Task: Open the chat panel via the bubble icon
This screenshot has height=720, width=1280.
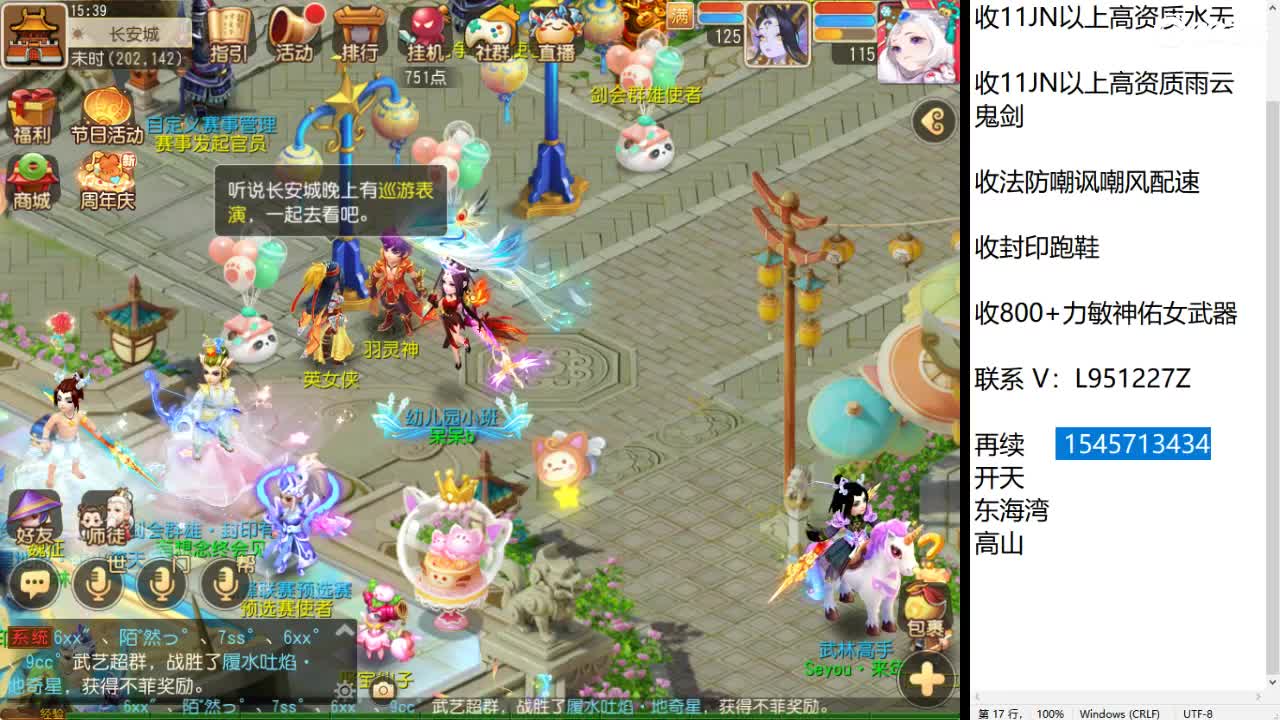Action: tap(33, 581)
